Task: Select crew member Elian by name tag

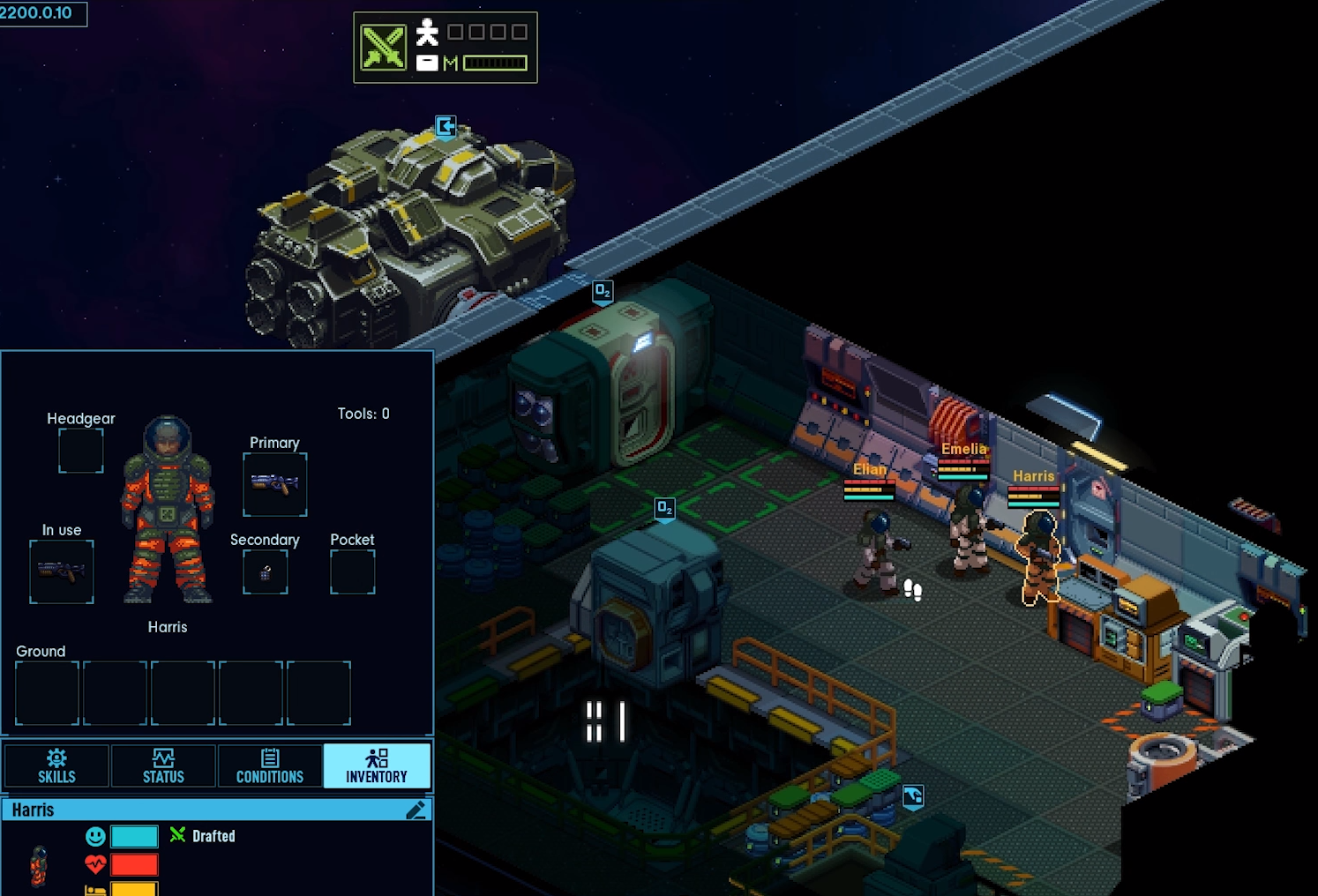Action: [869, 469]
